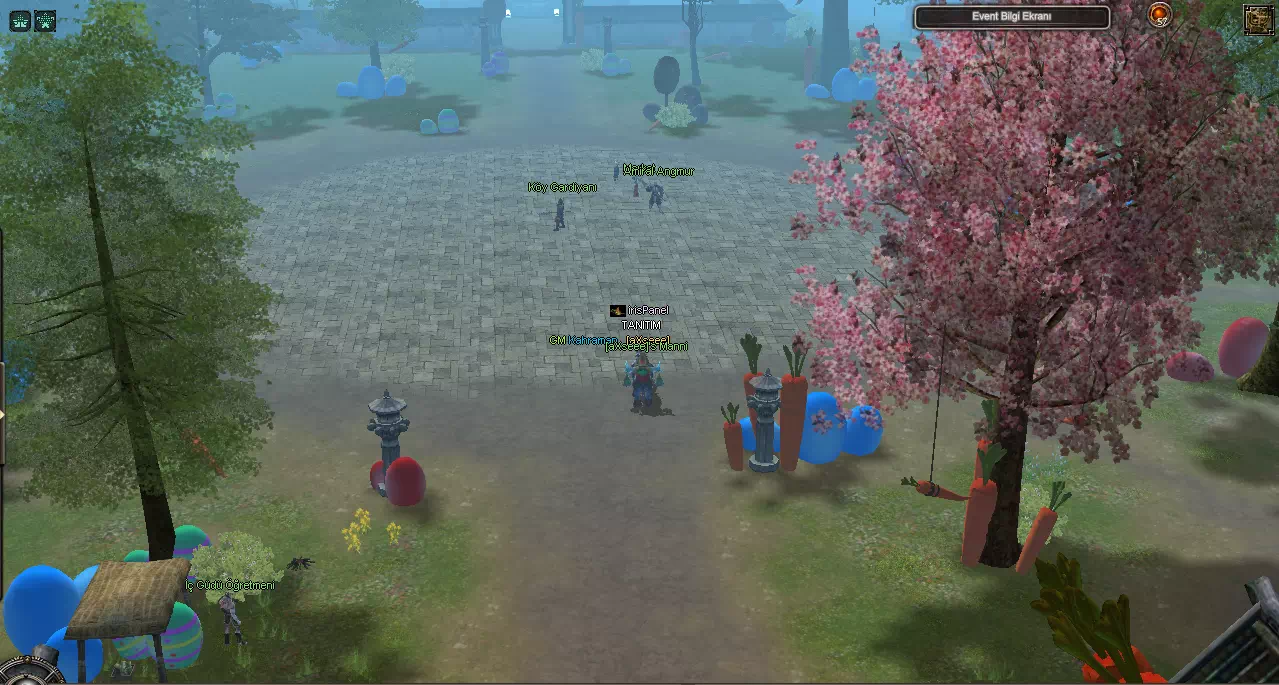Select the green star emblem status icon
The image size is (1279, 685).
[45, 21]
